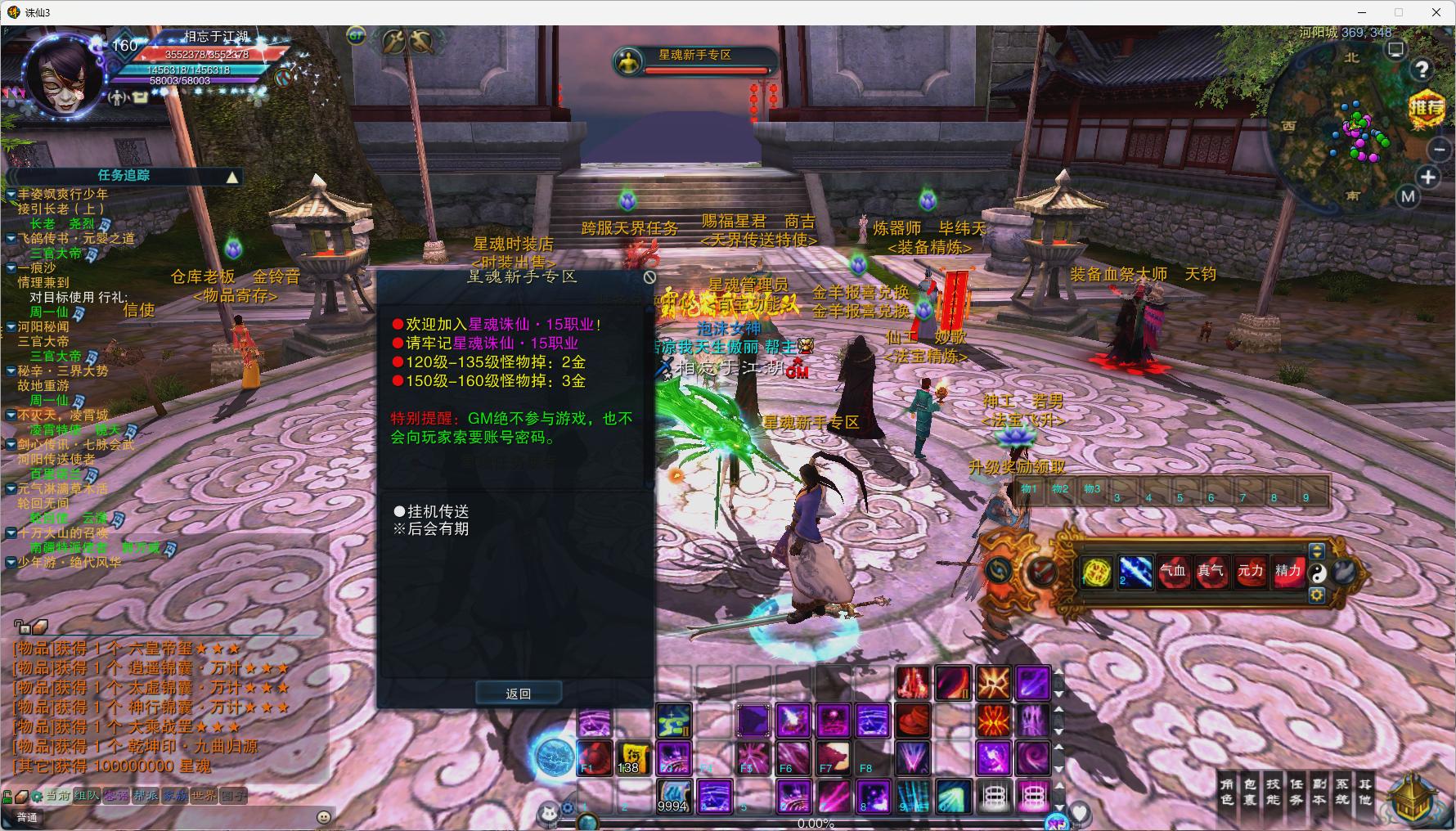Screen dimensions: 1456x831
Task: Open the 推荐 recommendations badge
Action: [x=1427, y=107]
